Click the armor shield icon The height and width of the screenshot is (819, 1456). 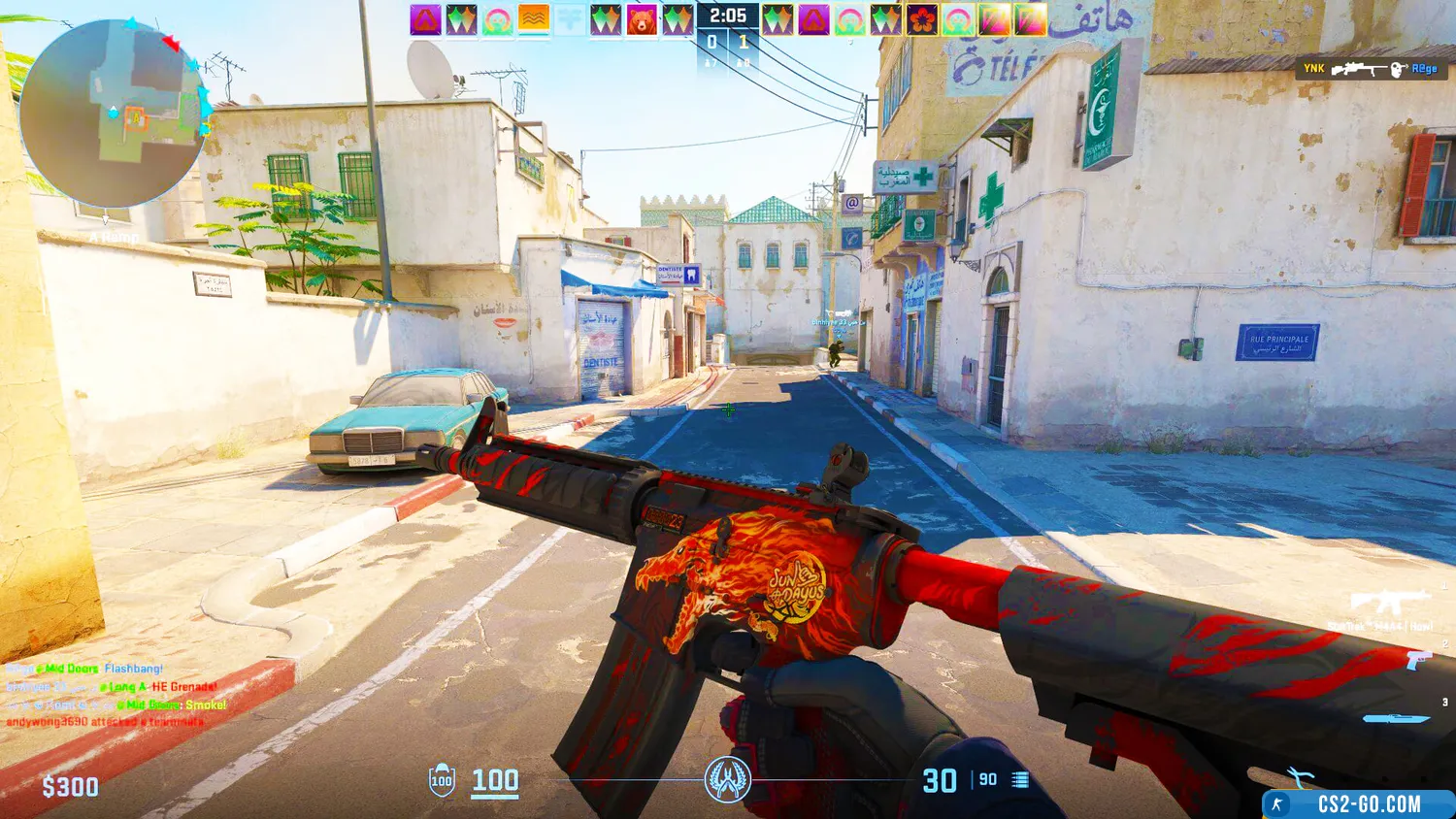pyautogui.click(x=442, y=781)
